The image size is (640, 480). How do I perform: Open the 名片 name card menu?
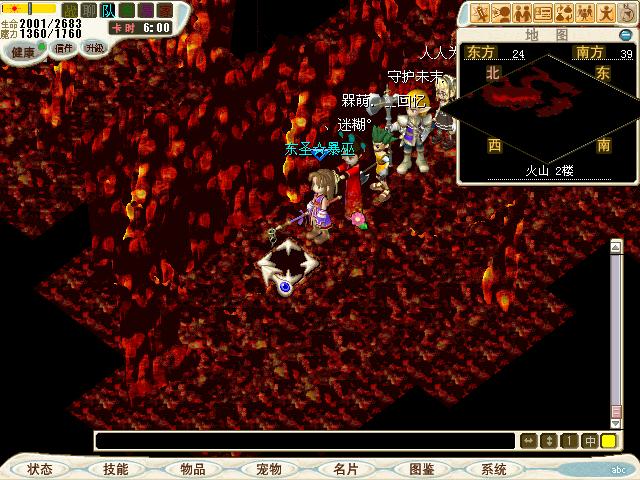tap(346, 468)
